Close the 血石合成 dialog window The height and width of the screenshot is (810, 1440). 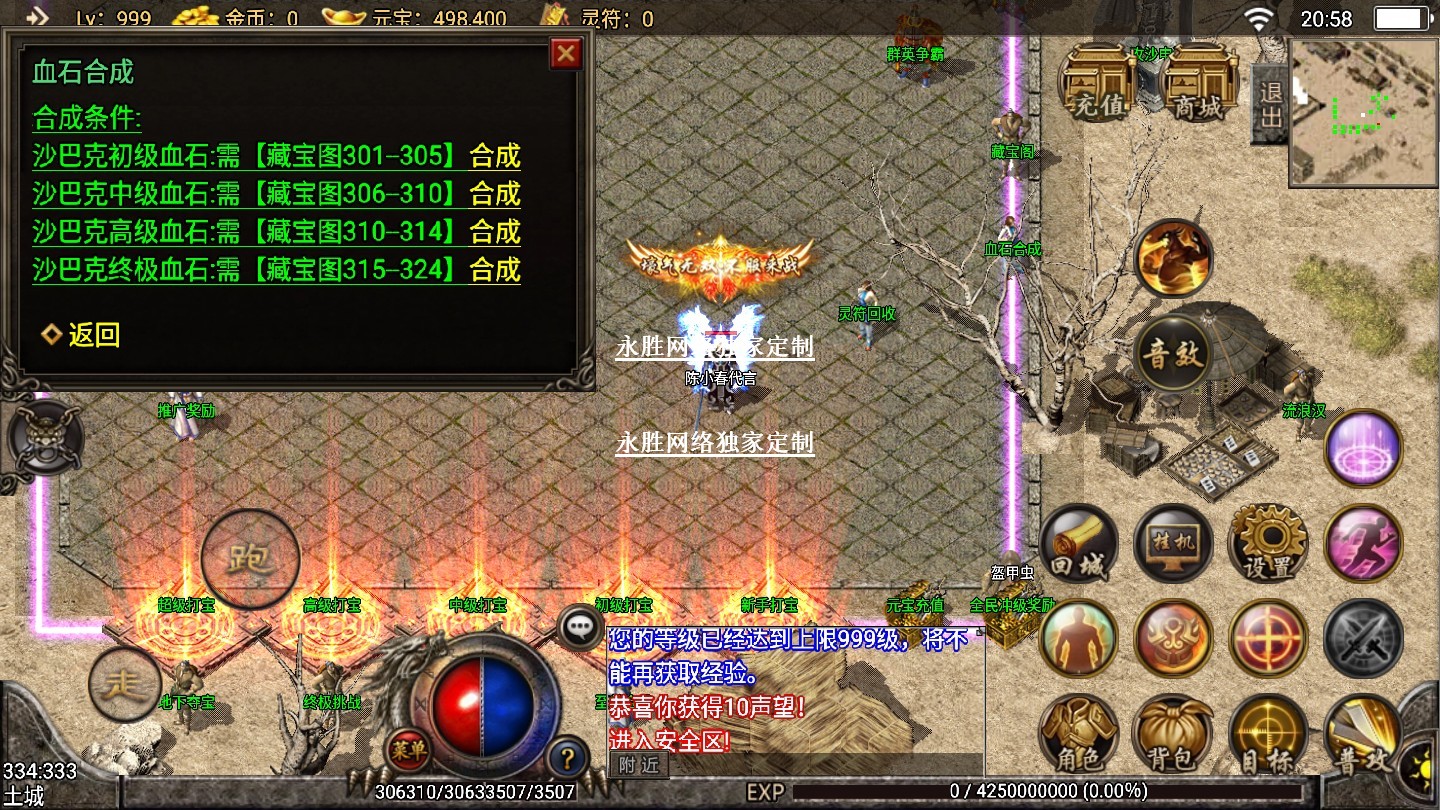tap(566, 53)
